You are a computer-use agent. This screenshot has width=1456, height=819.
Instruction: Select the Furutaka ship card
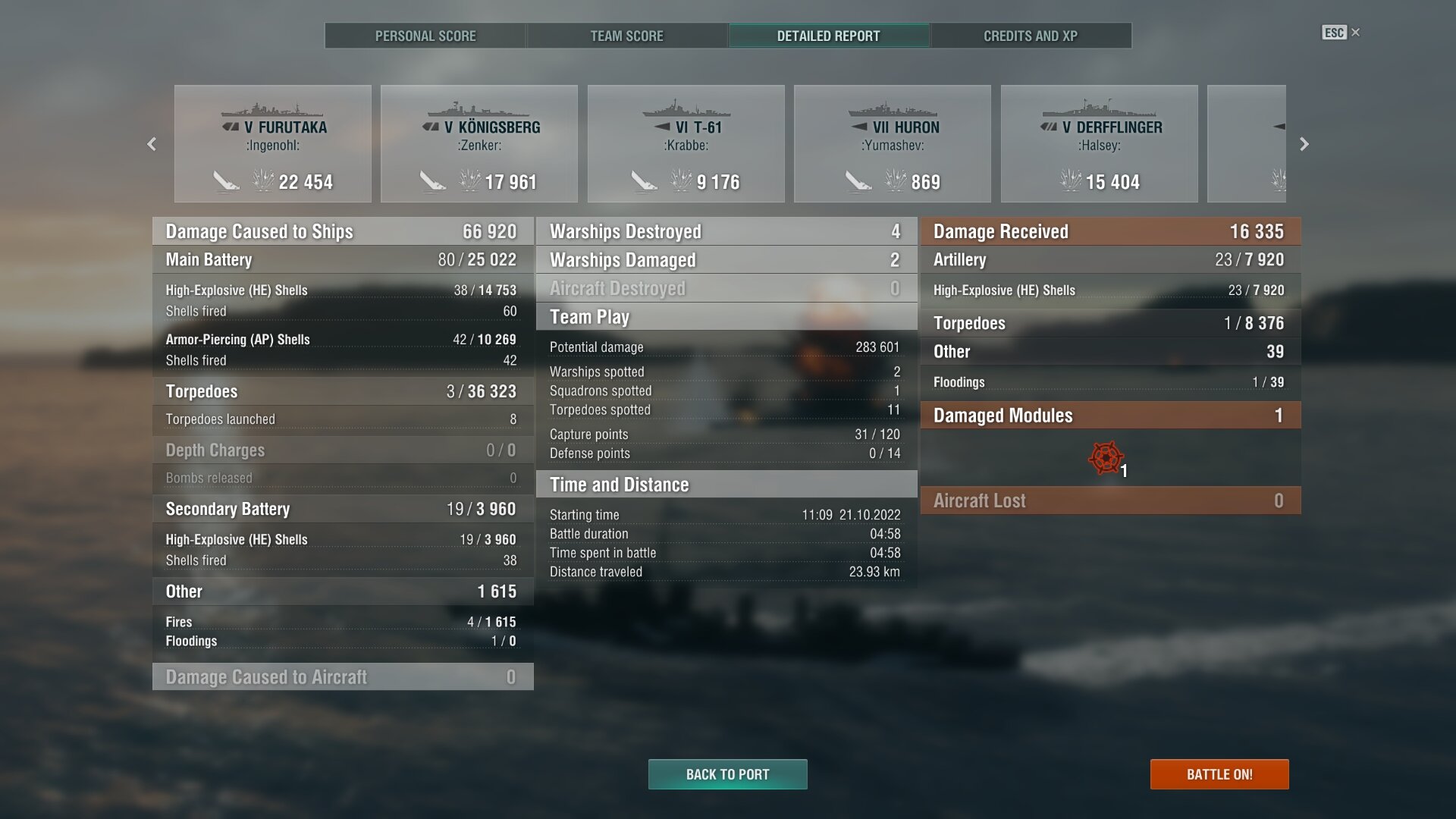273,144
